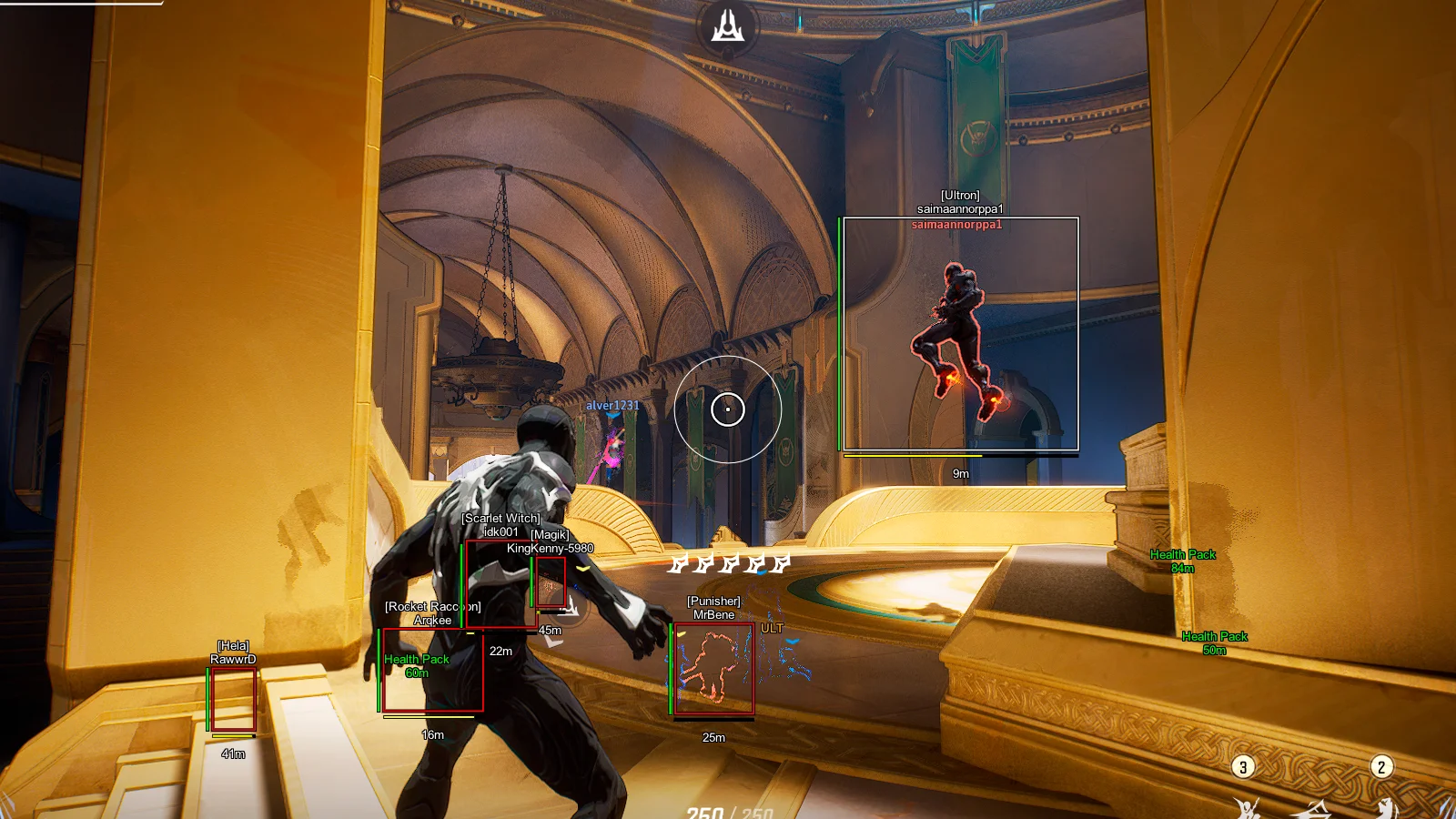Toggle the white highlight box around Ultron

(960, 333)
